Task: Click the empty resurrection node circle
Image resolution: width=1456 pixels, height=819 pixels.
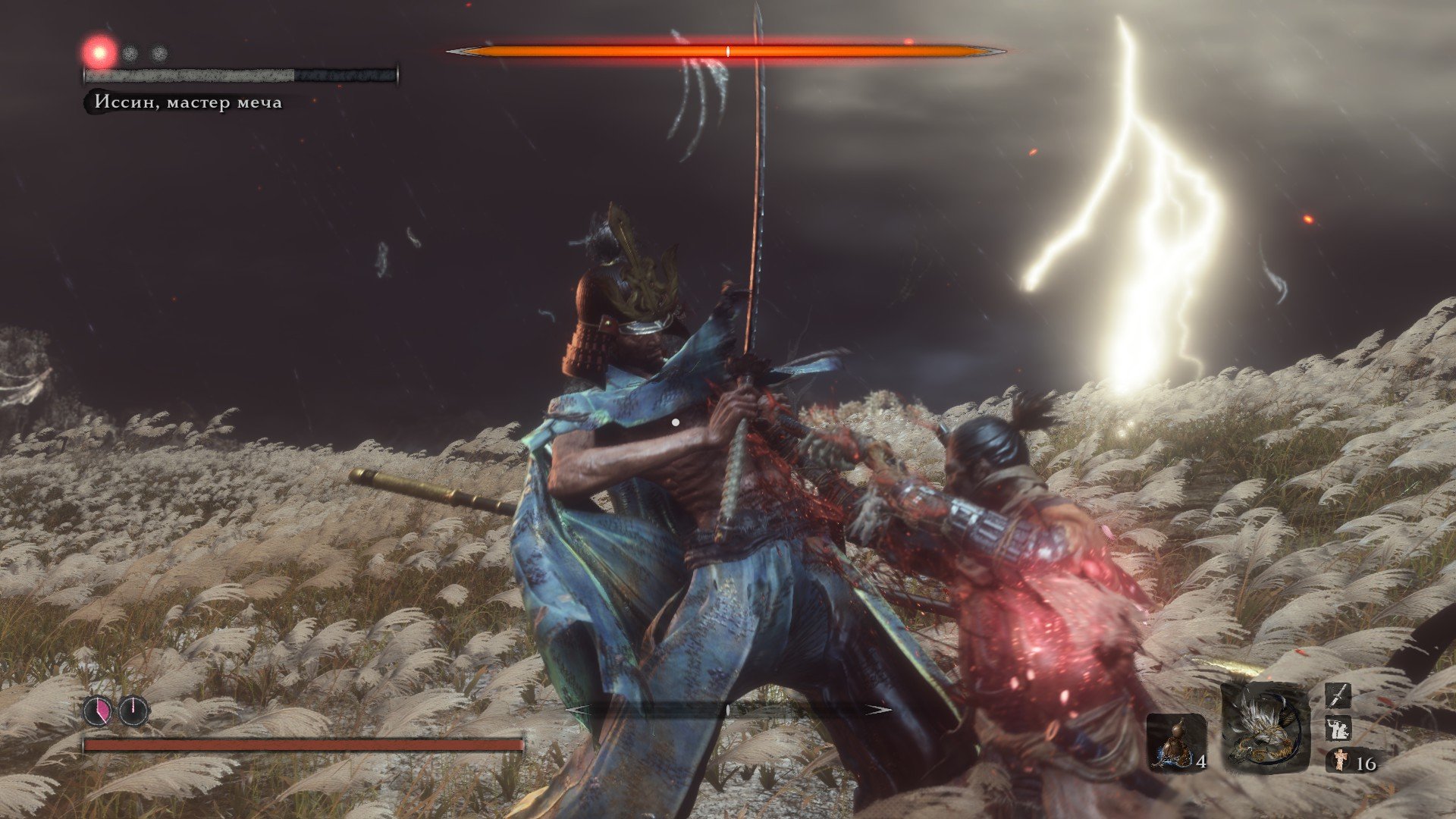Action: click(x=134, y=711)
